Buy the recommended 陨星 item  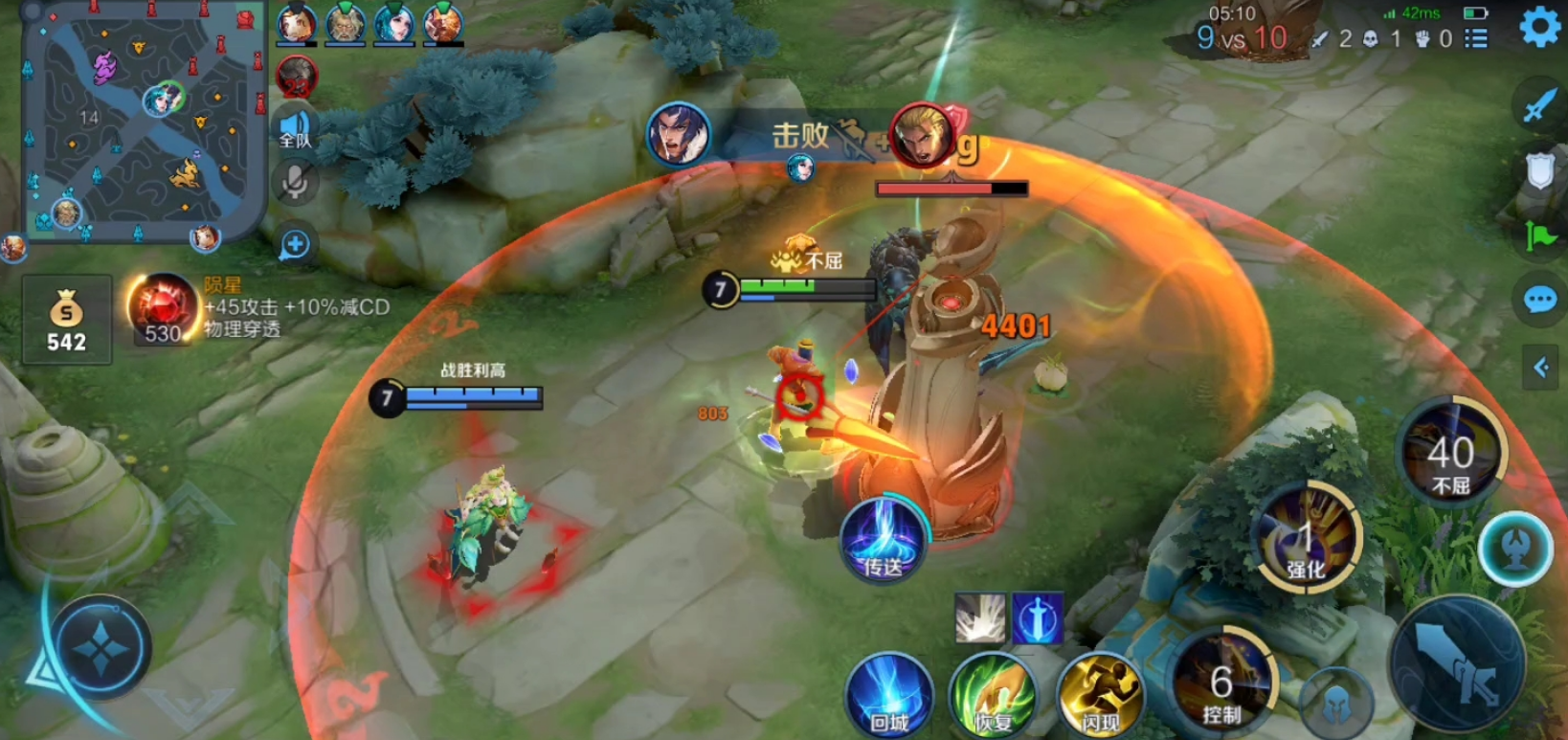tap(163, 309)
